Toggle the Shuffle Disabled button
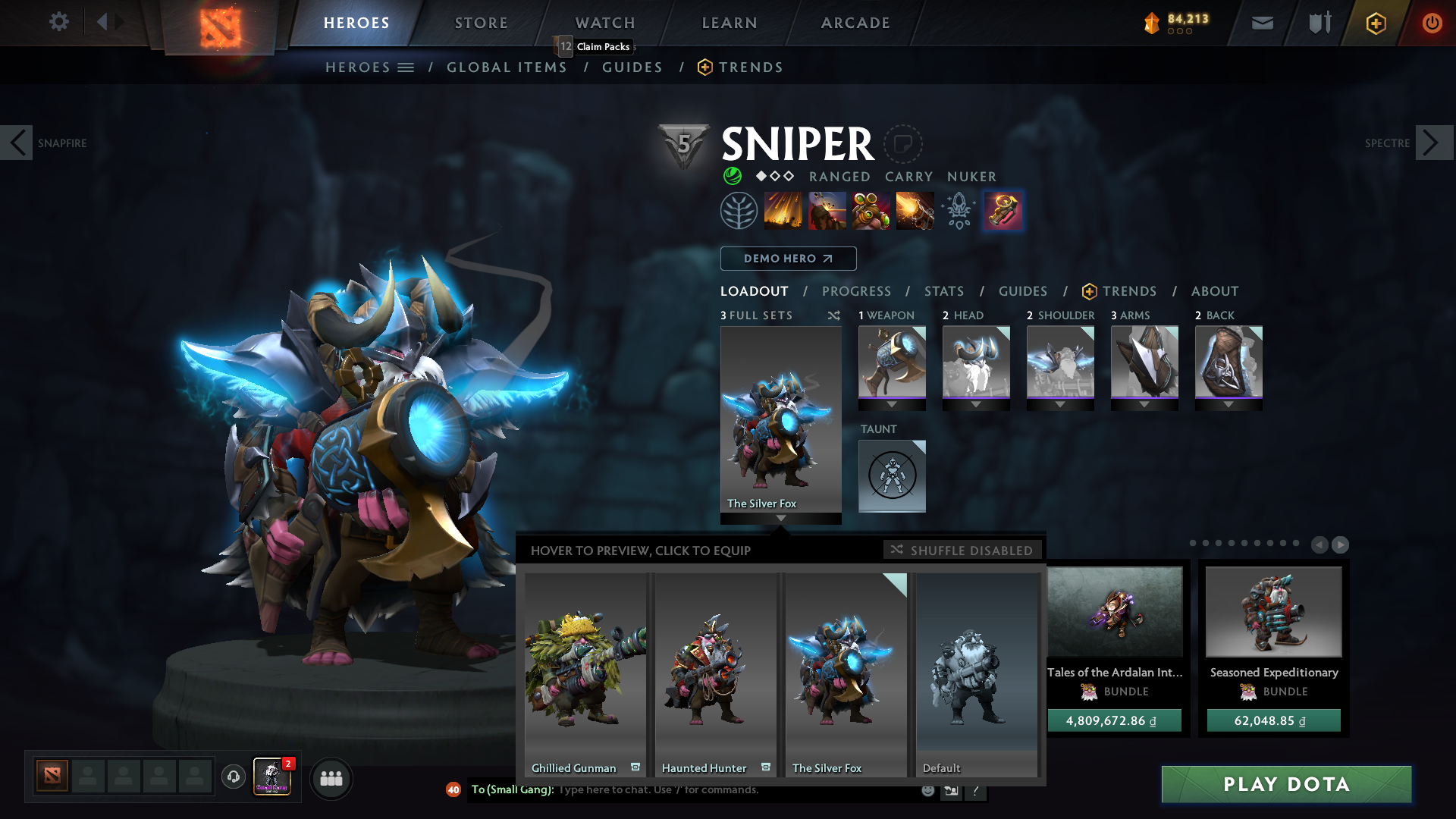This screenshot has width=1456, height=819. tap(962, 550)
